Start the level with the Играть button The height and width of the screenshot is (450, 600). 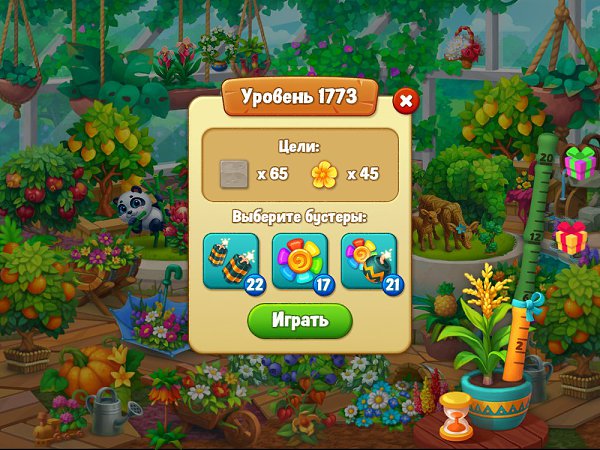(300, 321)
